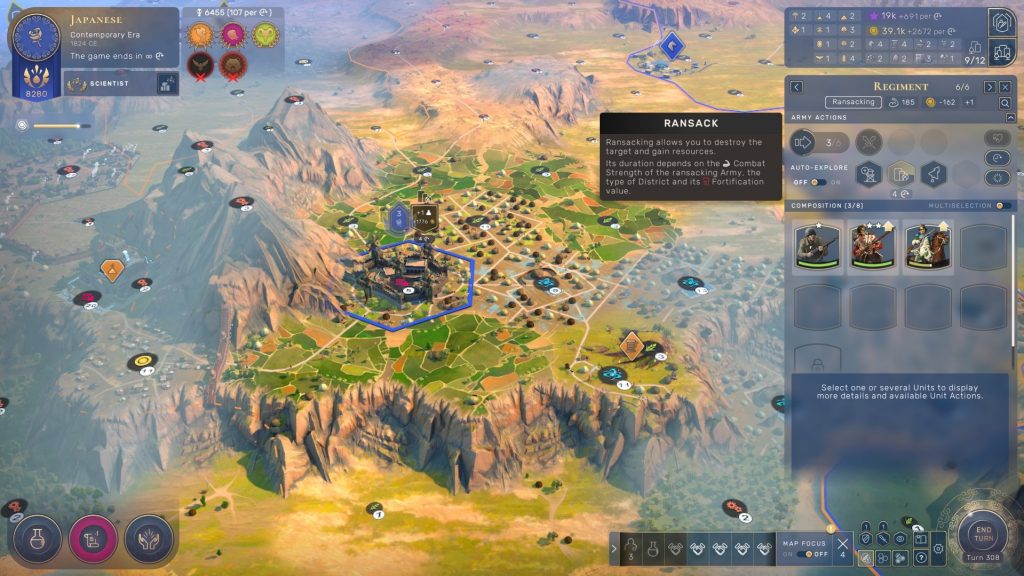Viewport: 1024px width, 576px height.
Task: Toggle the Auto-Explore switch
Action: click(x=818, y=182)
